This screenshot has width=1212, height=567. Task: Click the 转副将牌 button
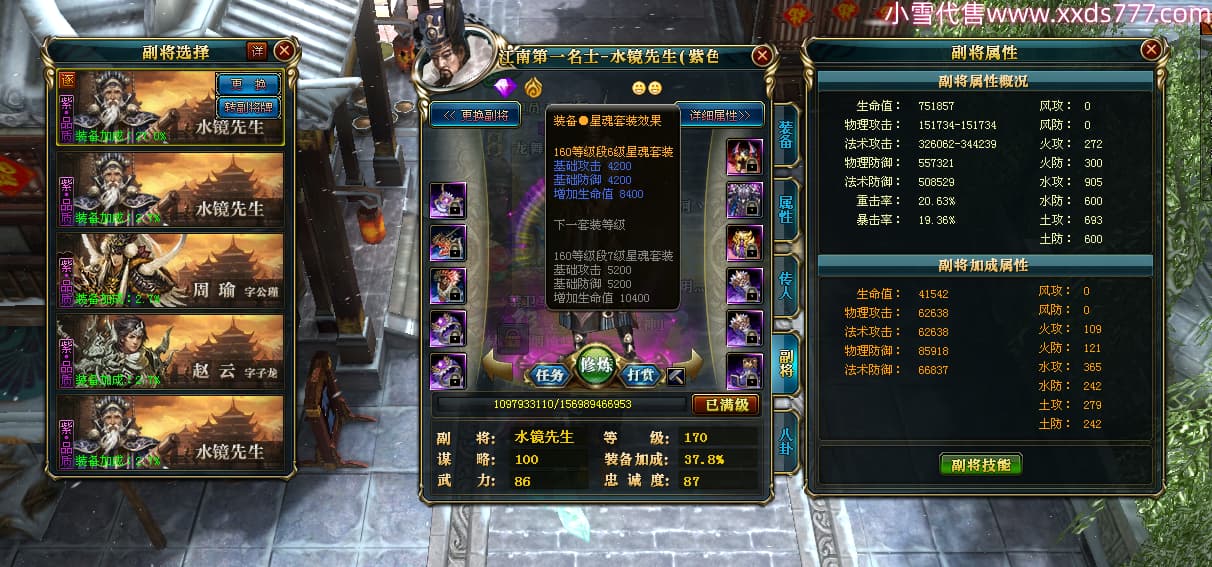point(248,106)
